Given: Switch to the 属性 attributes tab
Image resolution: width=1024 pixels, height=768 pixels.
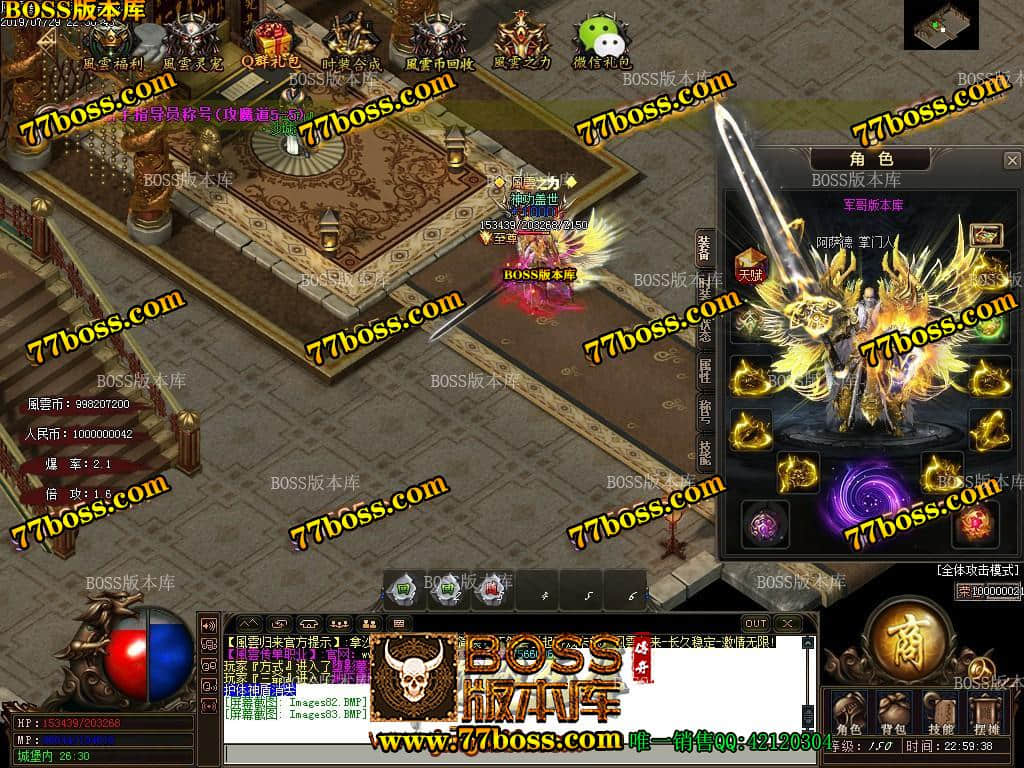Looking at the screenshot, I should (704, 367).
